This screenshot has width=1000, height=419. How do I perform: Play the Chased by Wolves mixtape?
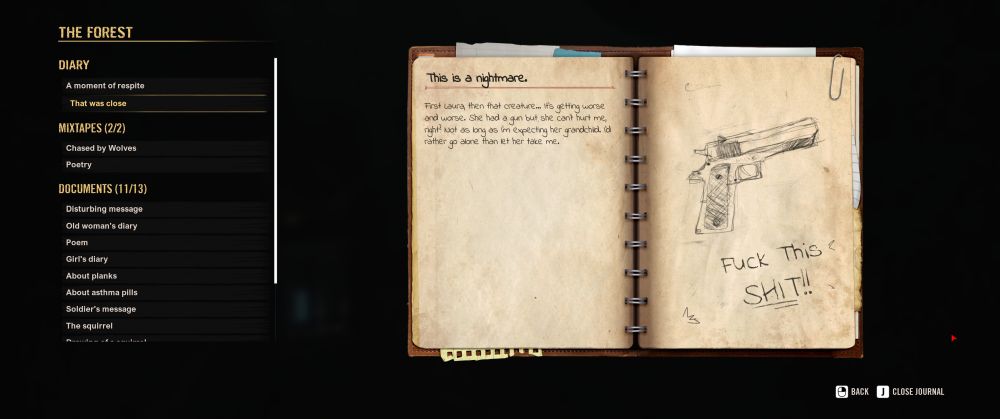(101, 148)
